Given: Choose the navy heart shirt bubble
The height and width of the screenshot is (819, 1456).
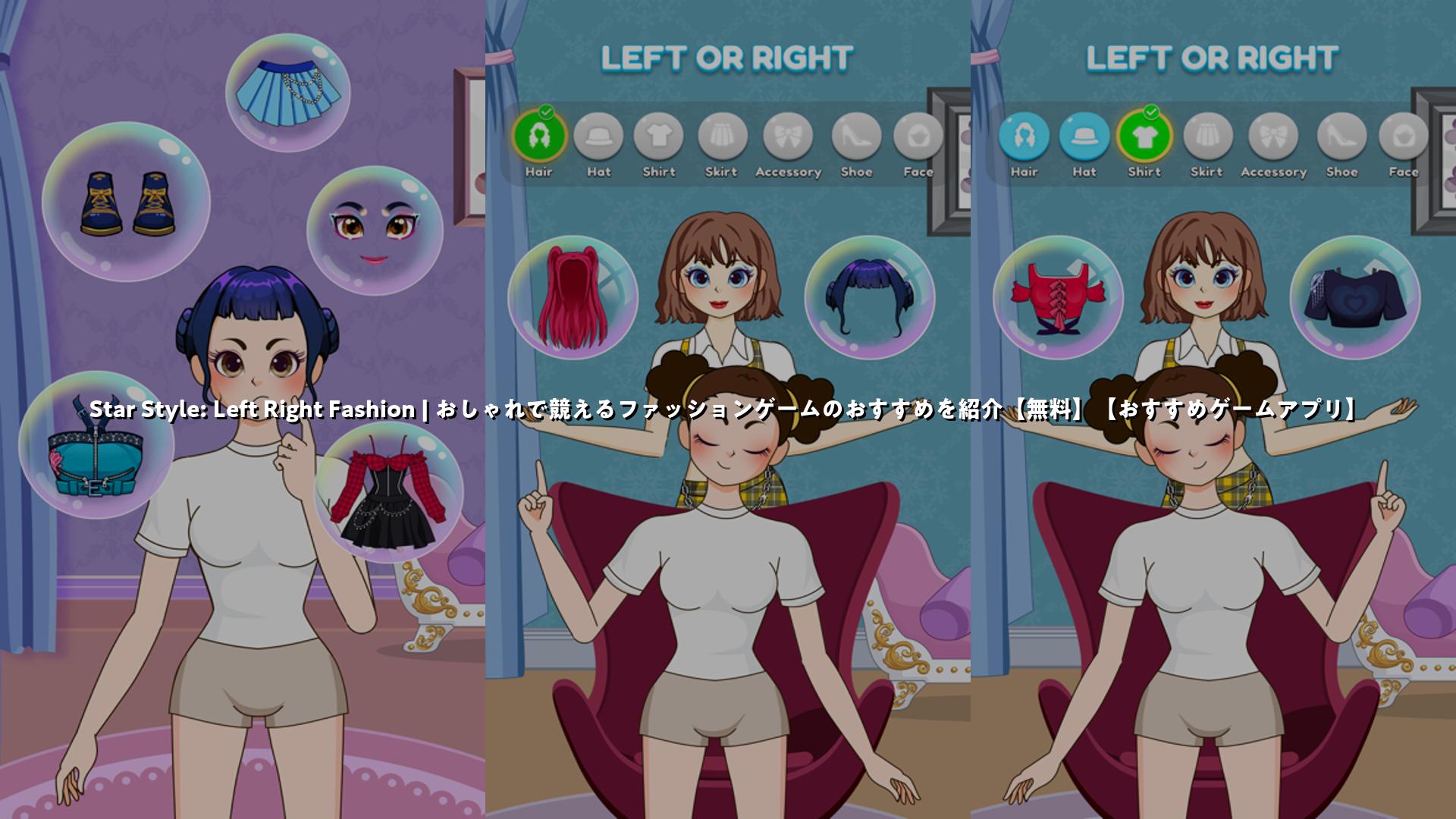Looking at the screenshot, I should pos(1354,297).
